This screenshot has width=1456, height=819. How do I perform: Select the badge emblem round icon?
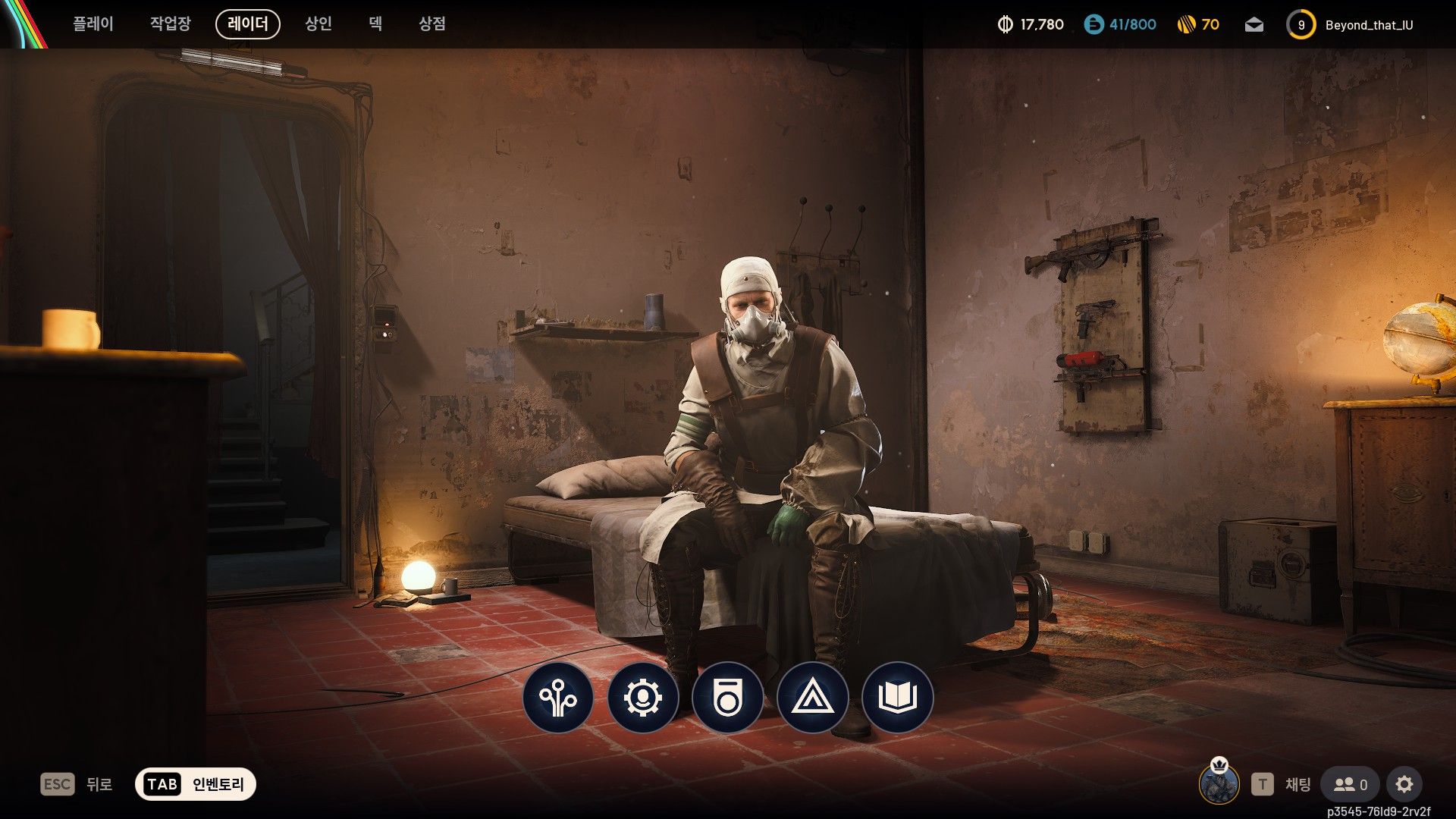click(x=728, y=698)
